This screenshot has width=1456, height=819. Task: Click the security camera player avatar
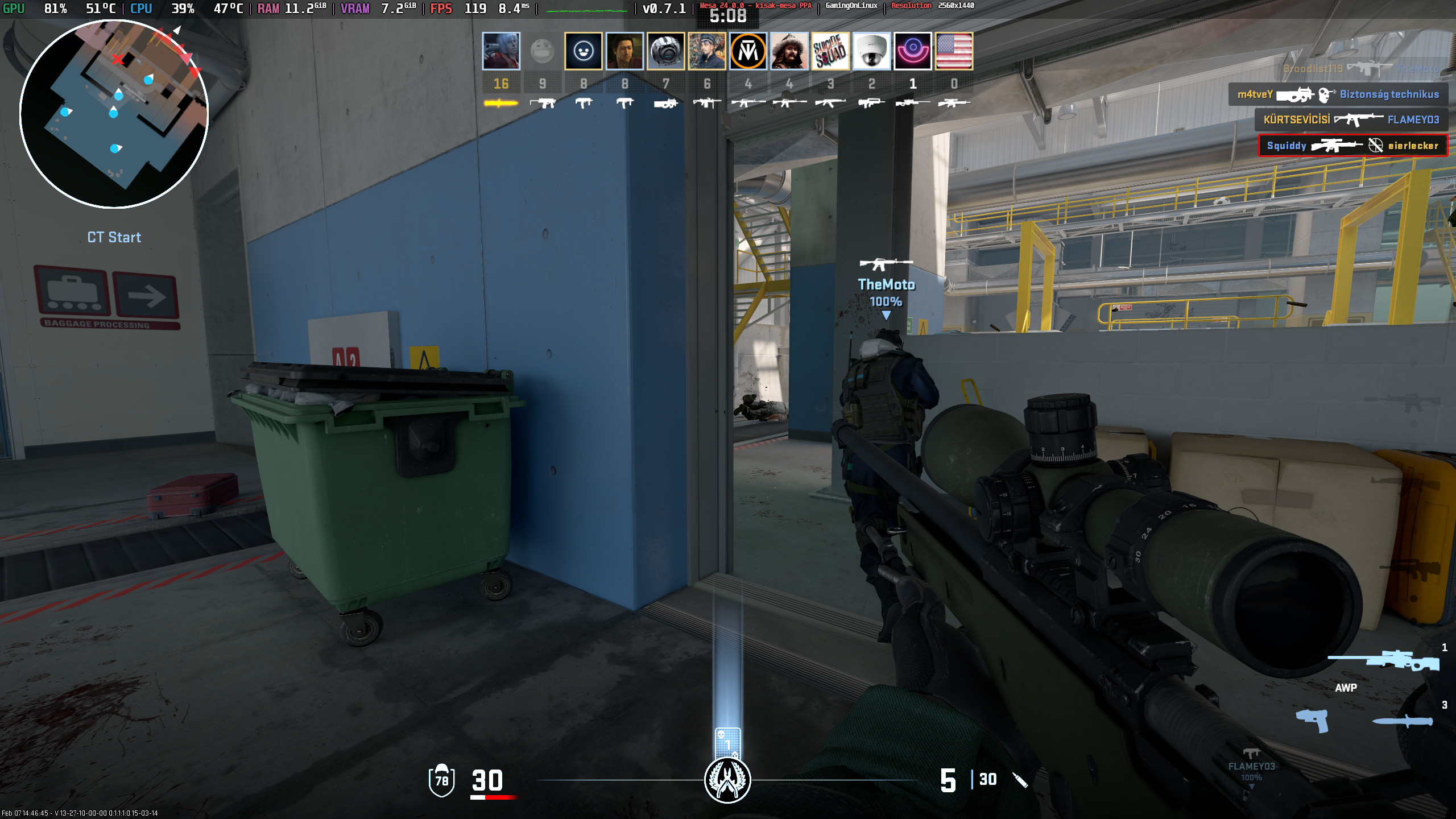click(871, 51)
